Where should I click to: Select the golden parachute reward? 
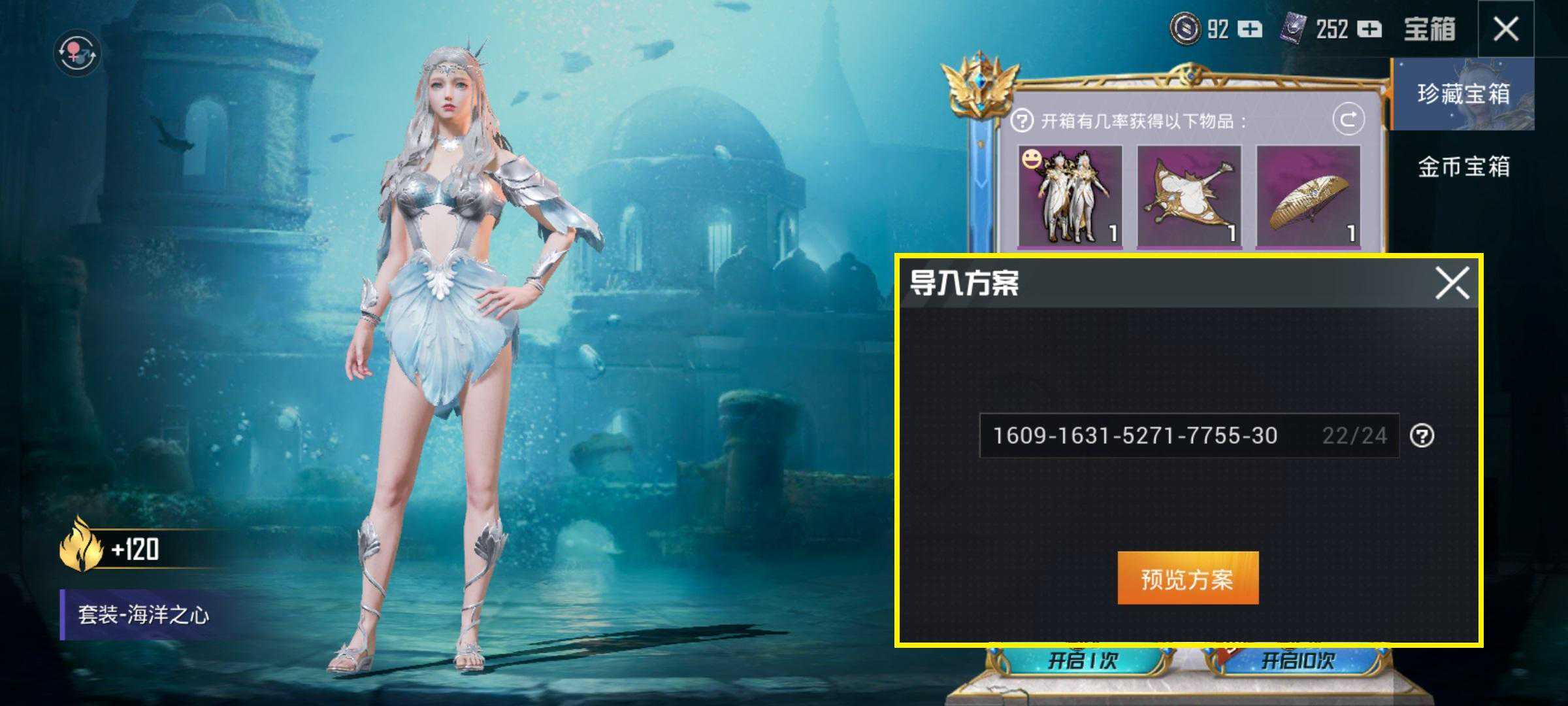1308,196
